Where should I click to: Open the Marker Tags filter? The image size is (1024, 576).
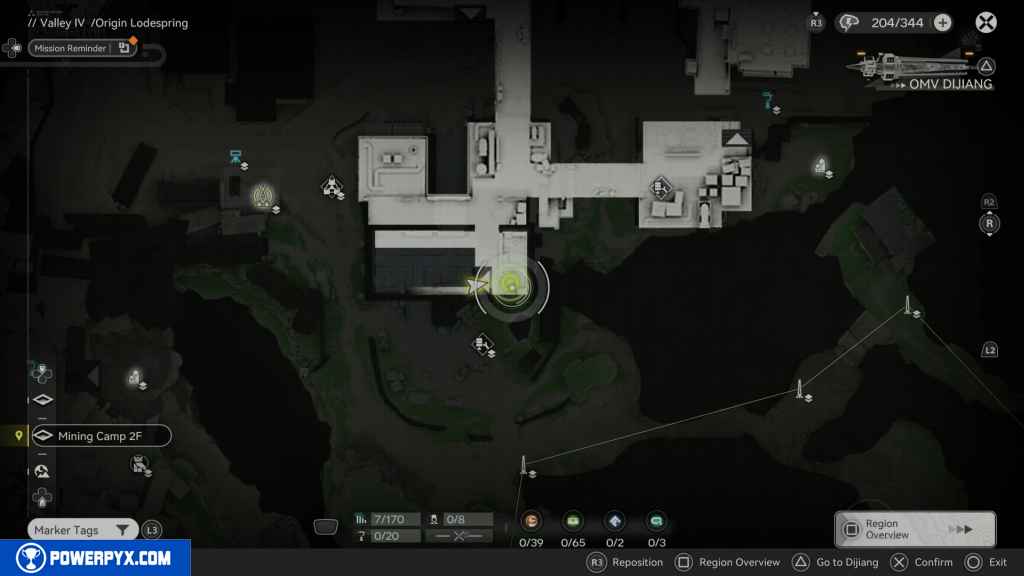[x=82, y=530]
